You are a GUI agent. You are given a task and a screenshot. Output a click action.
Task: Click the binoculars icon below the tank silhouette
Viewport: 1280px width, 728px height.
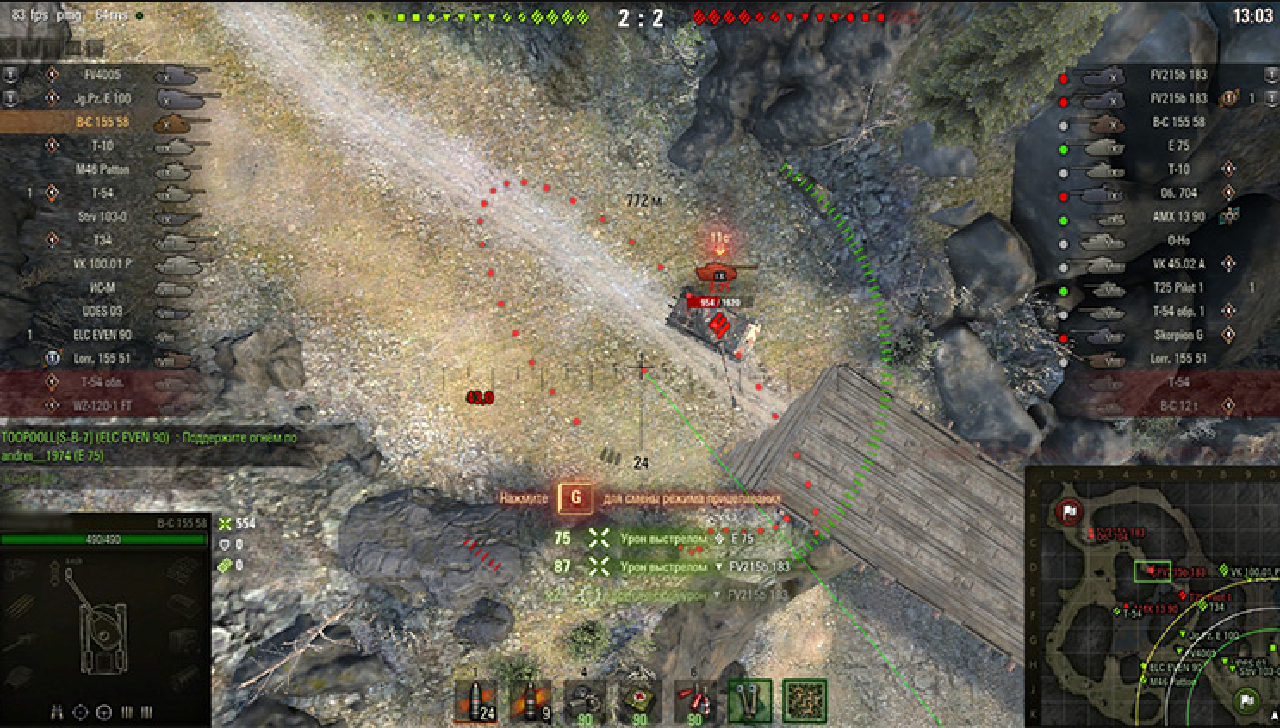[56, 712]
